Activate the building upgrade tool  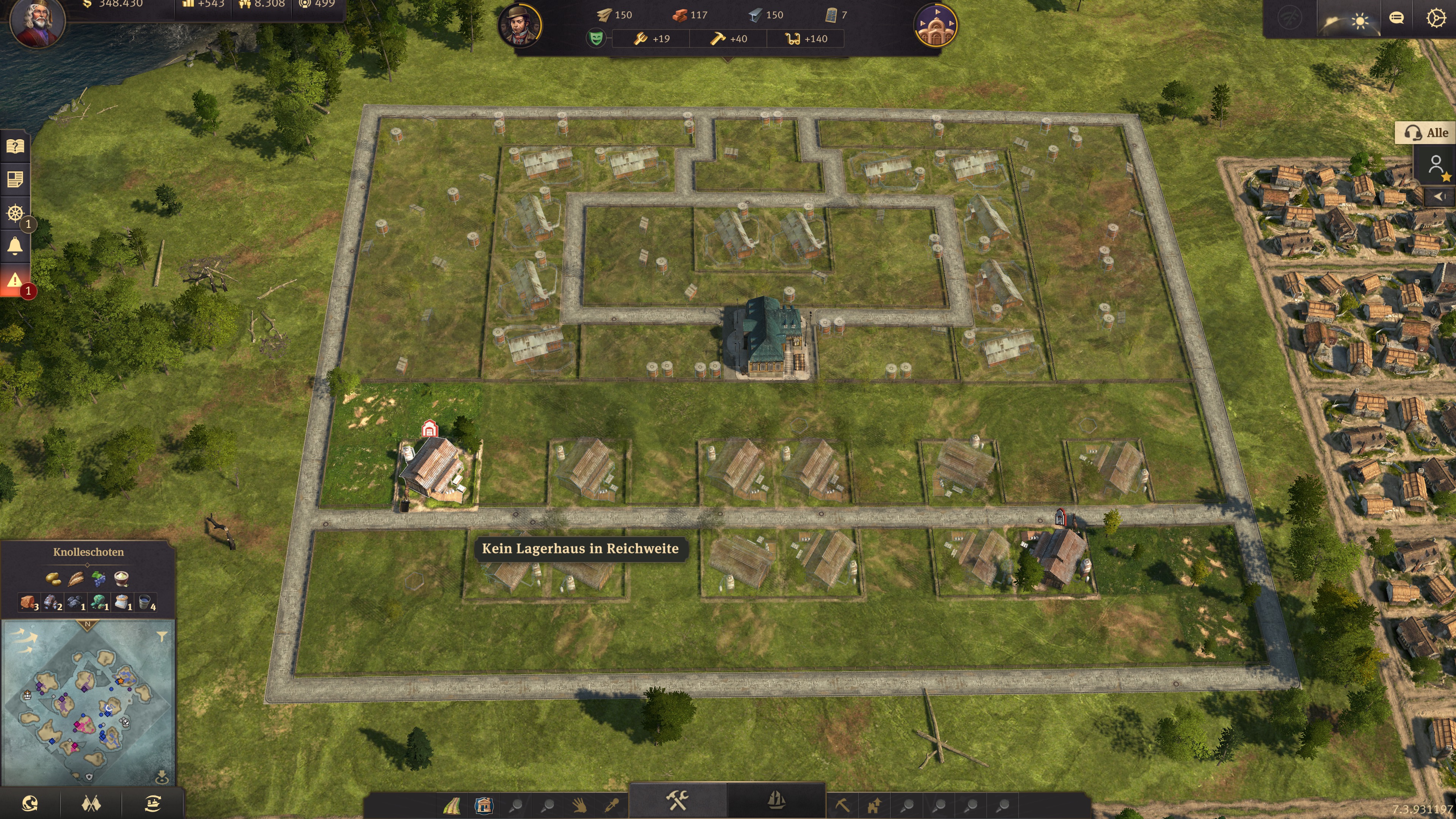pos(874,805)
